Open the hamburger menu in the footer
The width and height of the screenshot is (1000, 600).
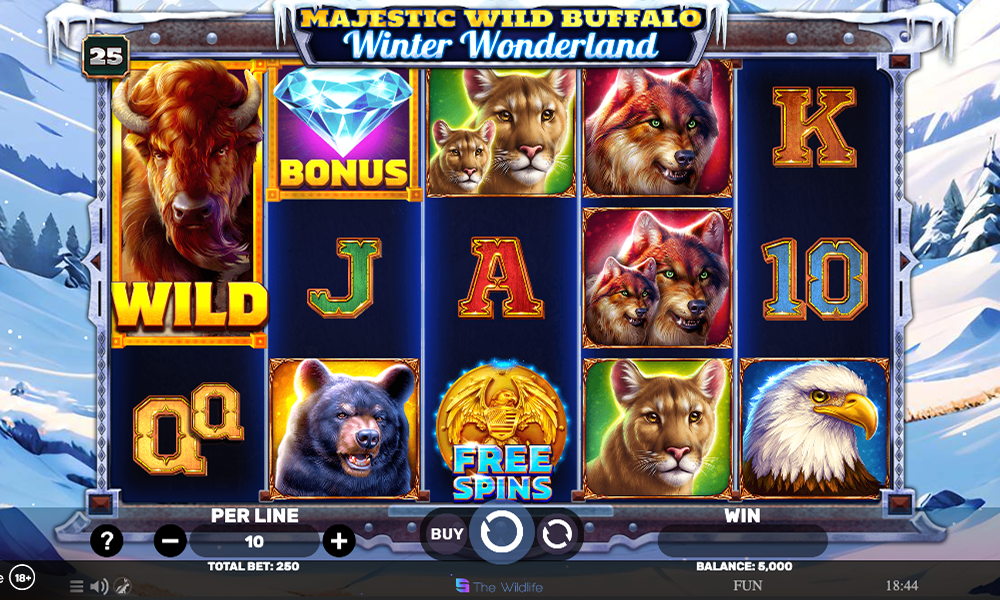pos(77,586)
